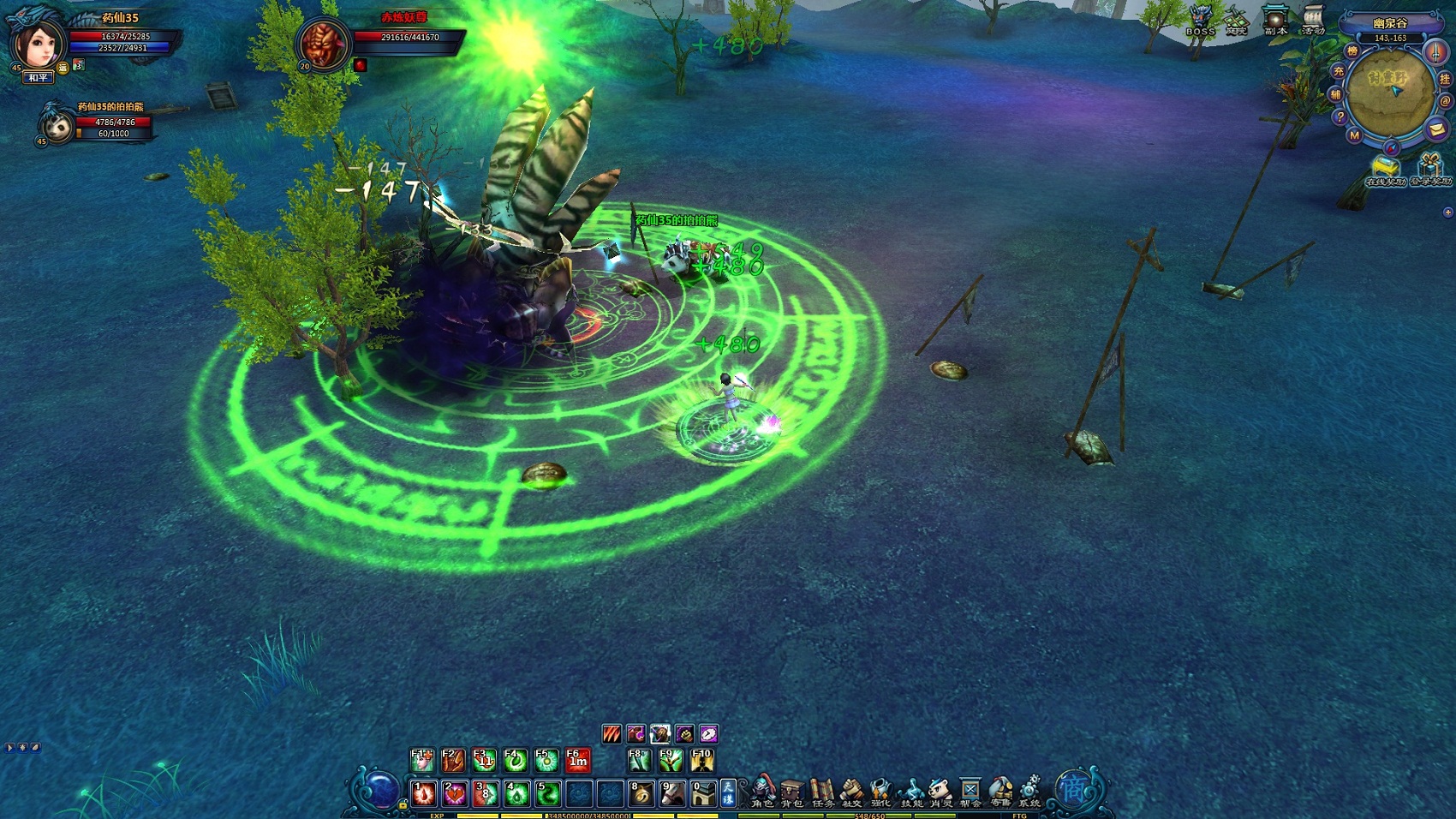Activate the slot 1 red flame skill

(x=423, y=793)
